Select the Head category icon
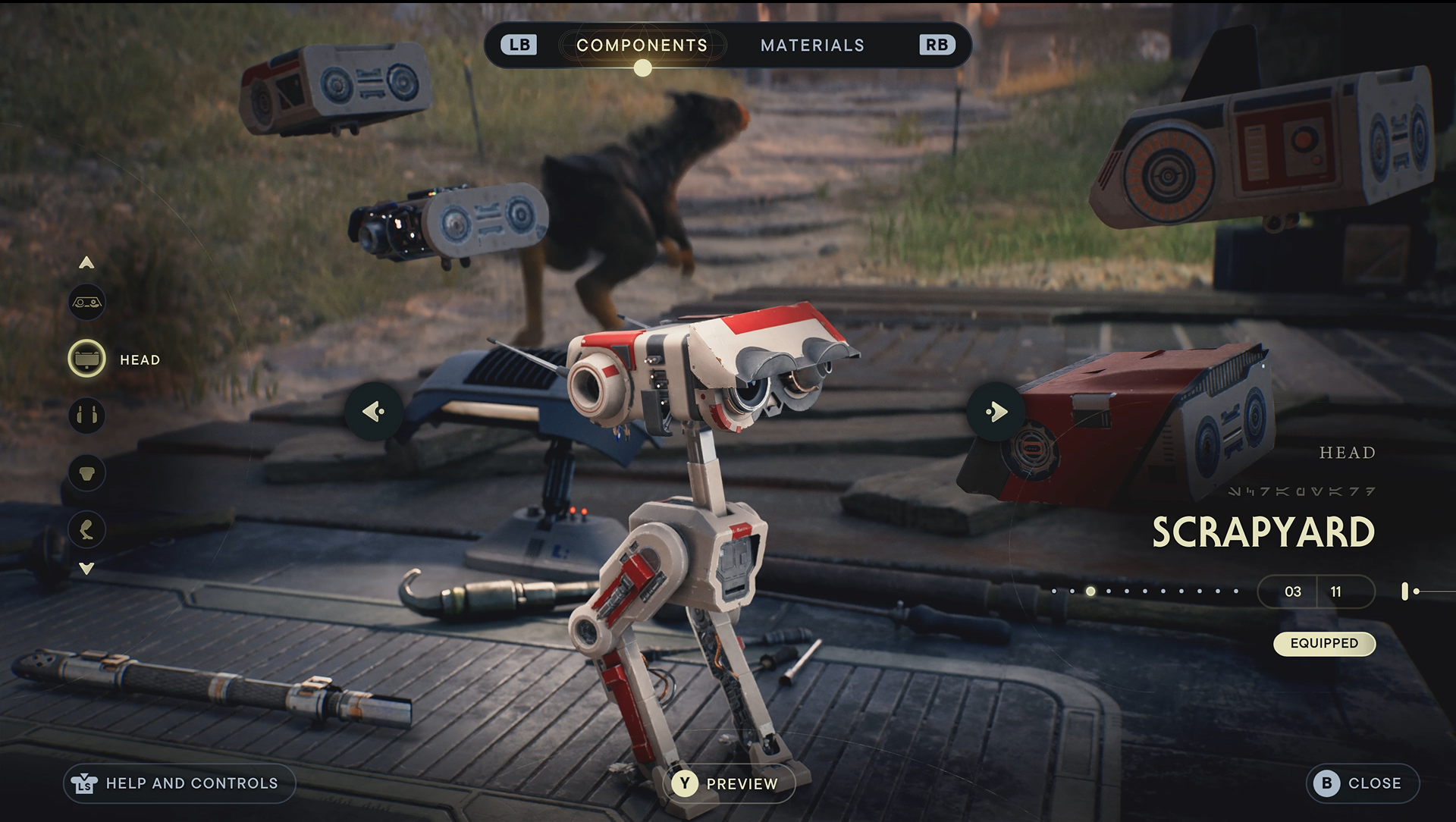 click(87, 359)
